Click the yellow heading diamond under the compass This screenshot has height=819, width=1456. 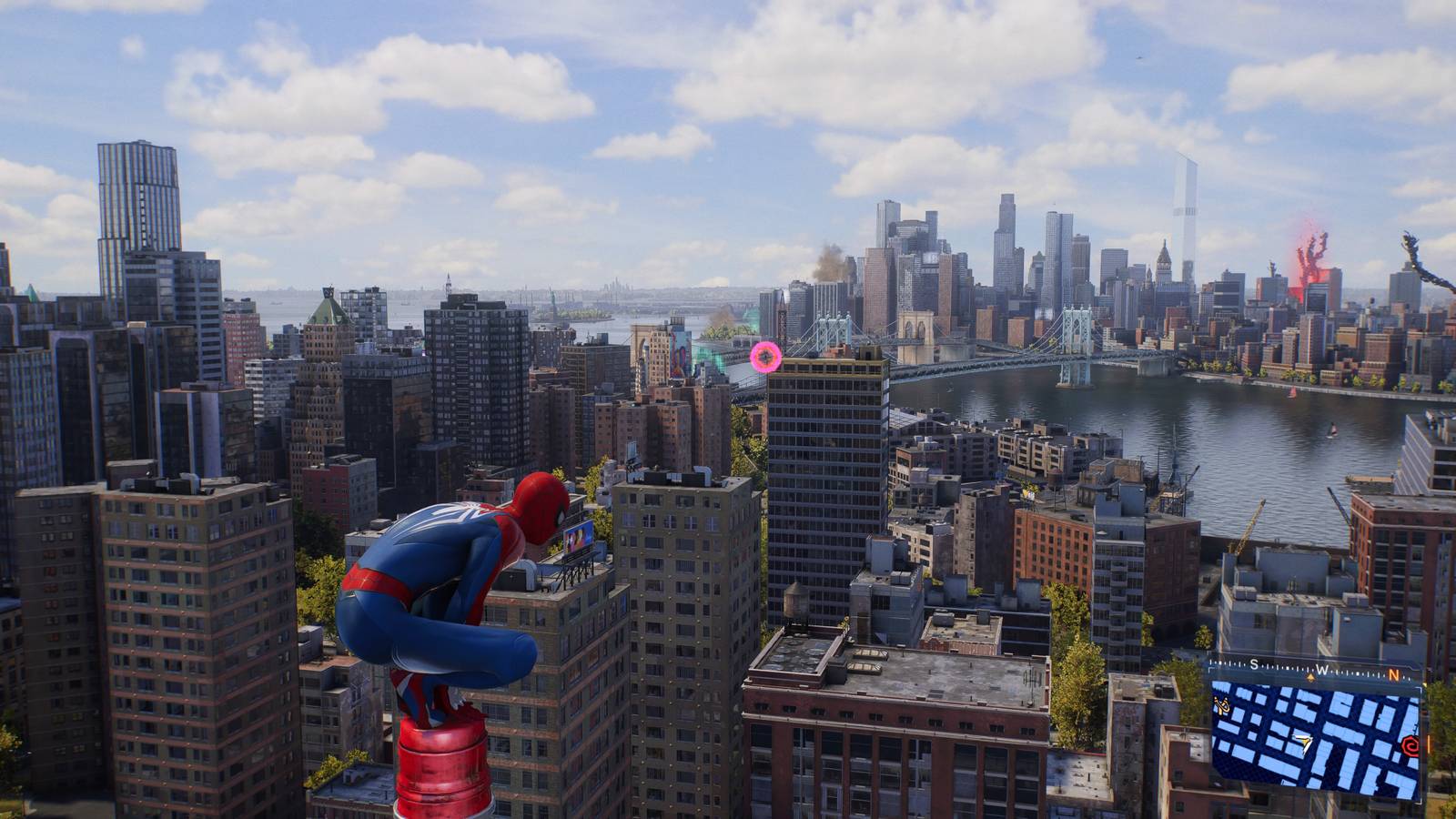[1311, 677]
